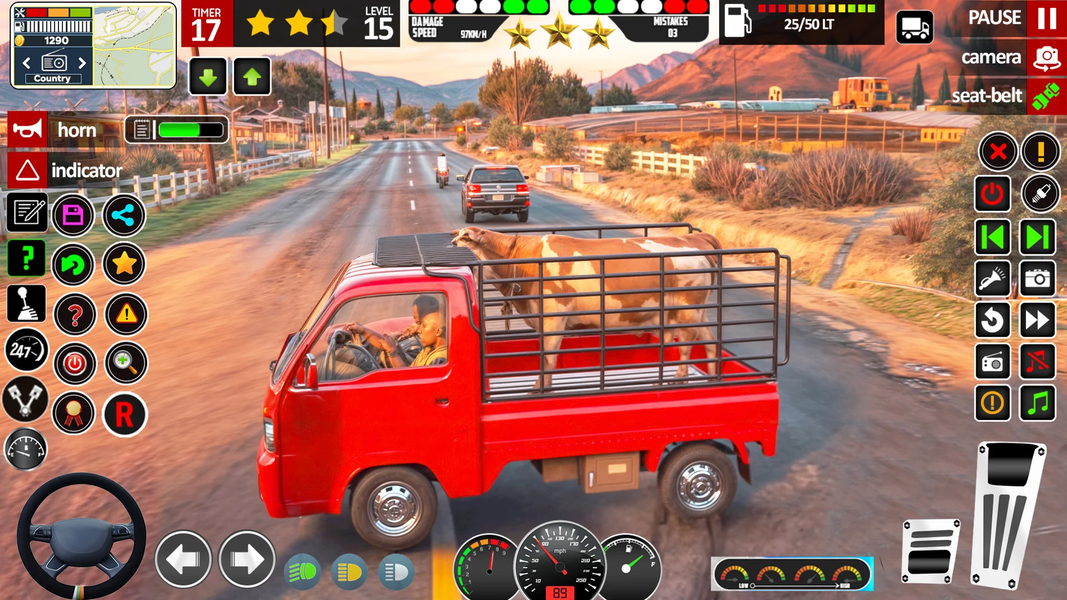The image size is (1067, 600).
Task: Select the gold star icon
Action: point(124,264)
